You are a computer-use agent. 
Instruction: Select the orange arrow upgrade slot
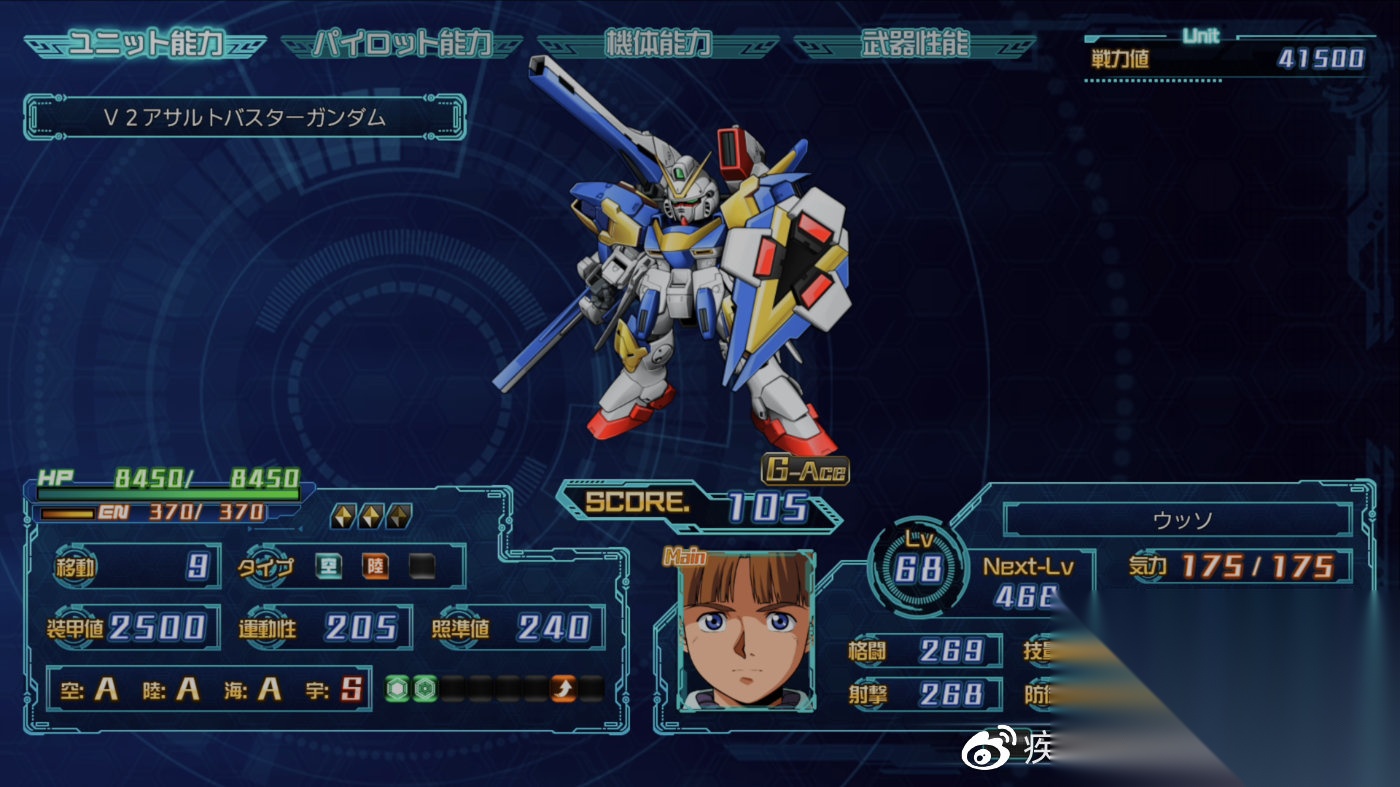pos(564,688)
